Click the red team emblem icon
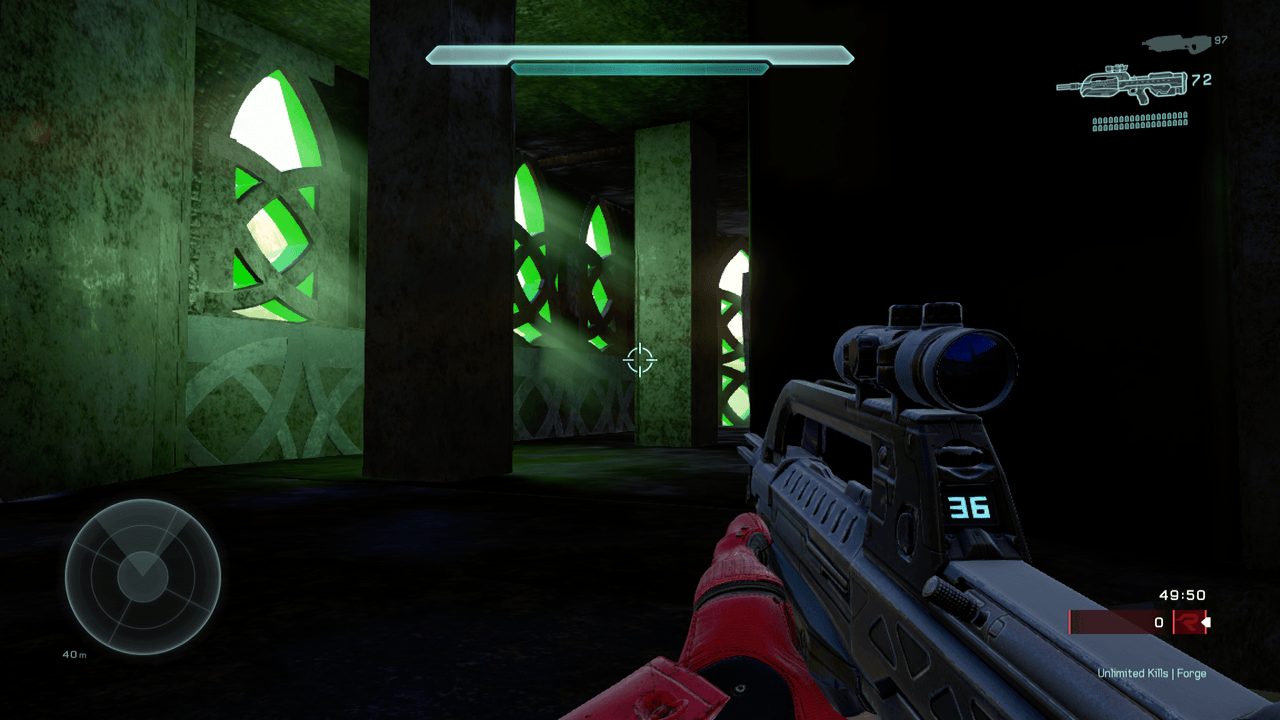The image size is (1280, 720). pos(1187,622)
